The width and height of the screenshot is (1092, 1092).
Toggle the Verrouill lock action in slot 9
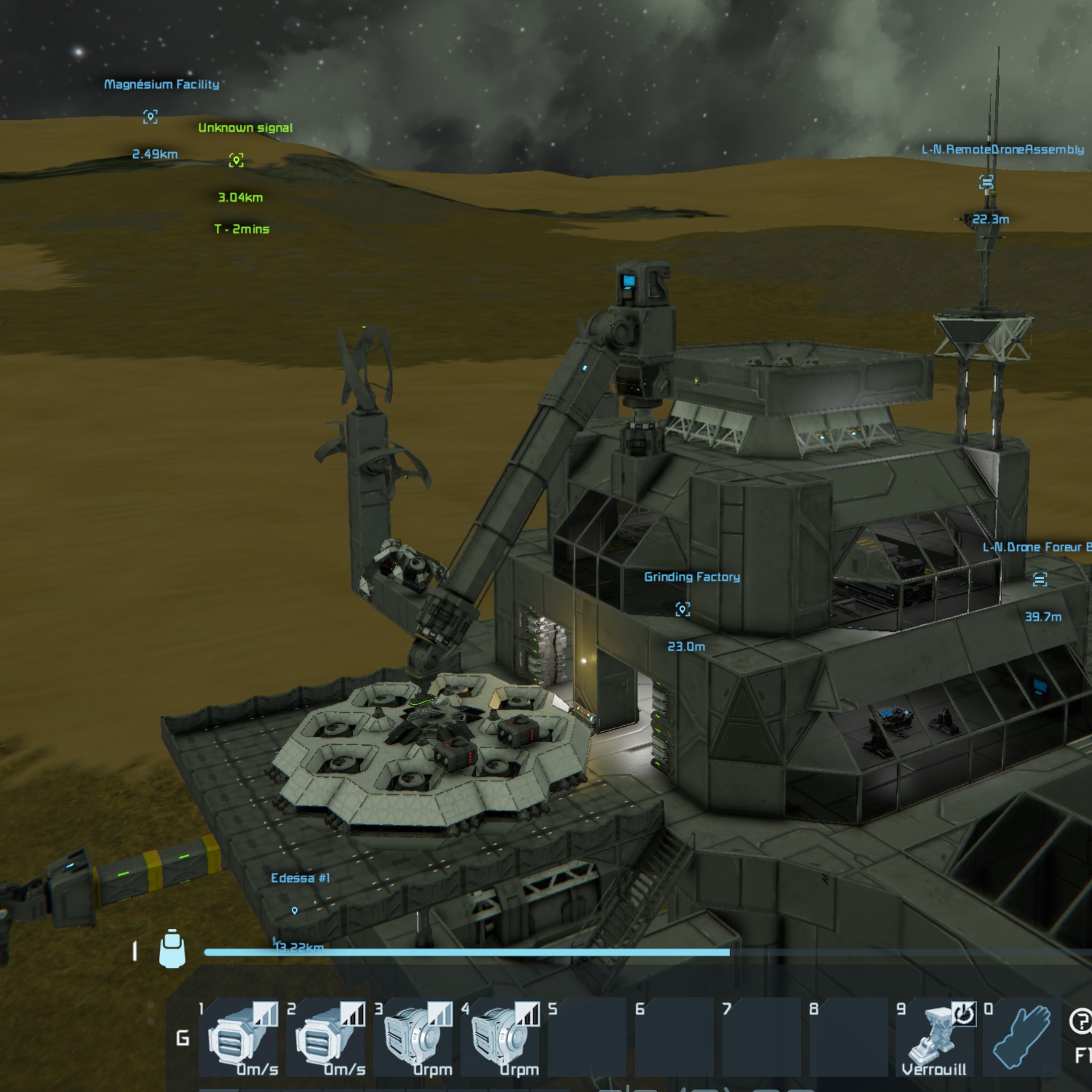coord(936,1037)
